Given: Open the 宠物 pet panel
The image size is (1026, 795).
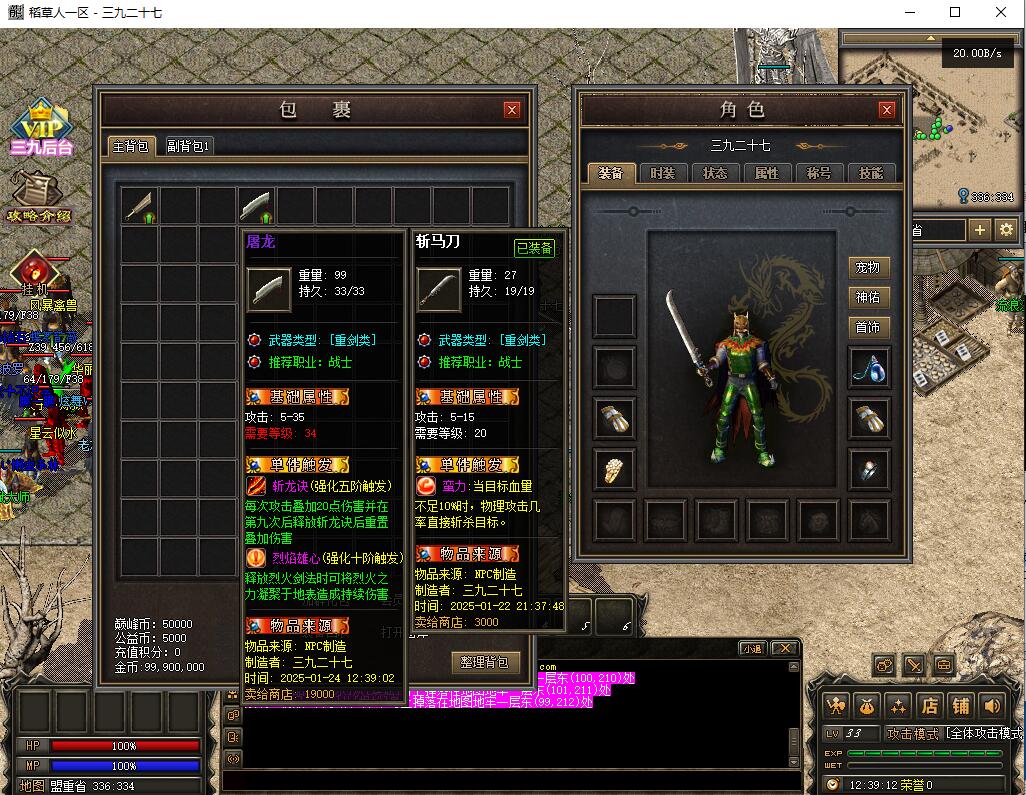Looking at the screenshot, I should 867,268.
